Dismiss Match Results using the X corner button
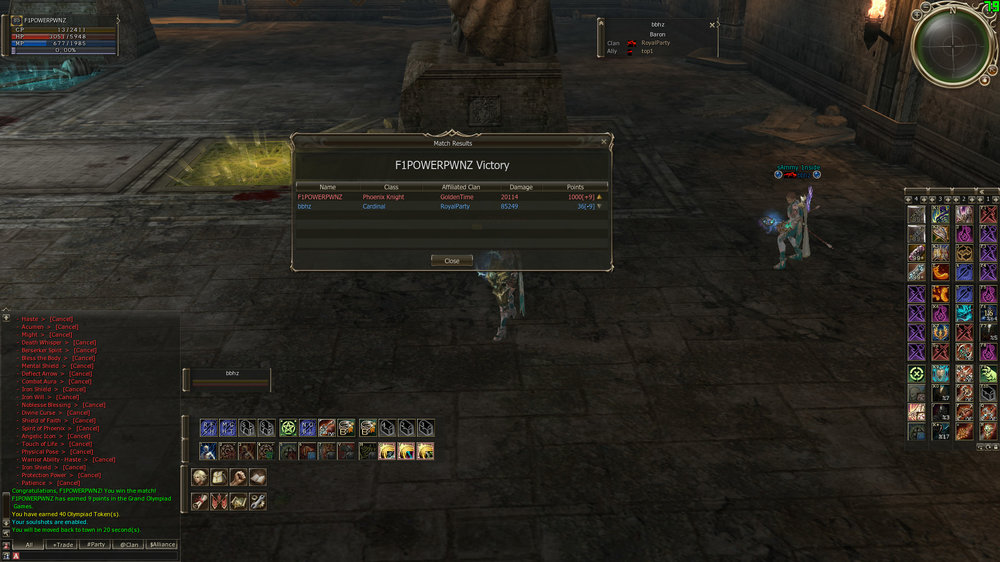Screen dimensions: 1000x562 [603, 143]
